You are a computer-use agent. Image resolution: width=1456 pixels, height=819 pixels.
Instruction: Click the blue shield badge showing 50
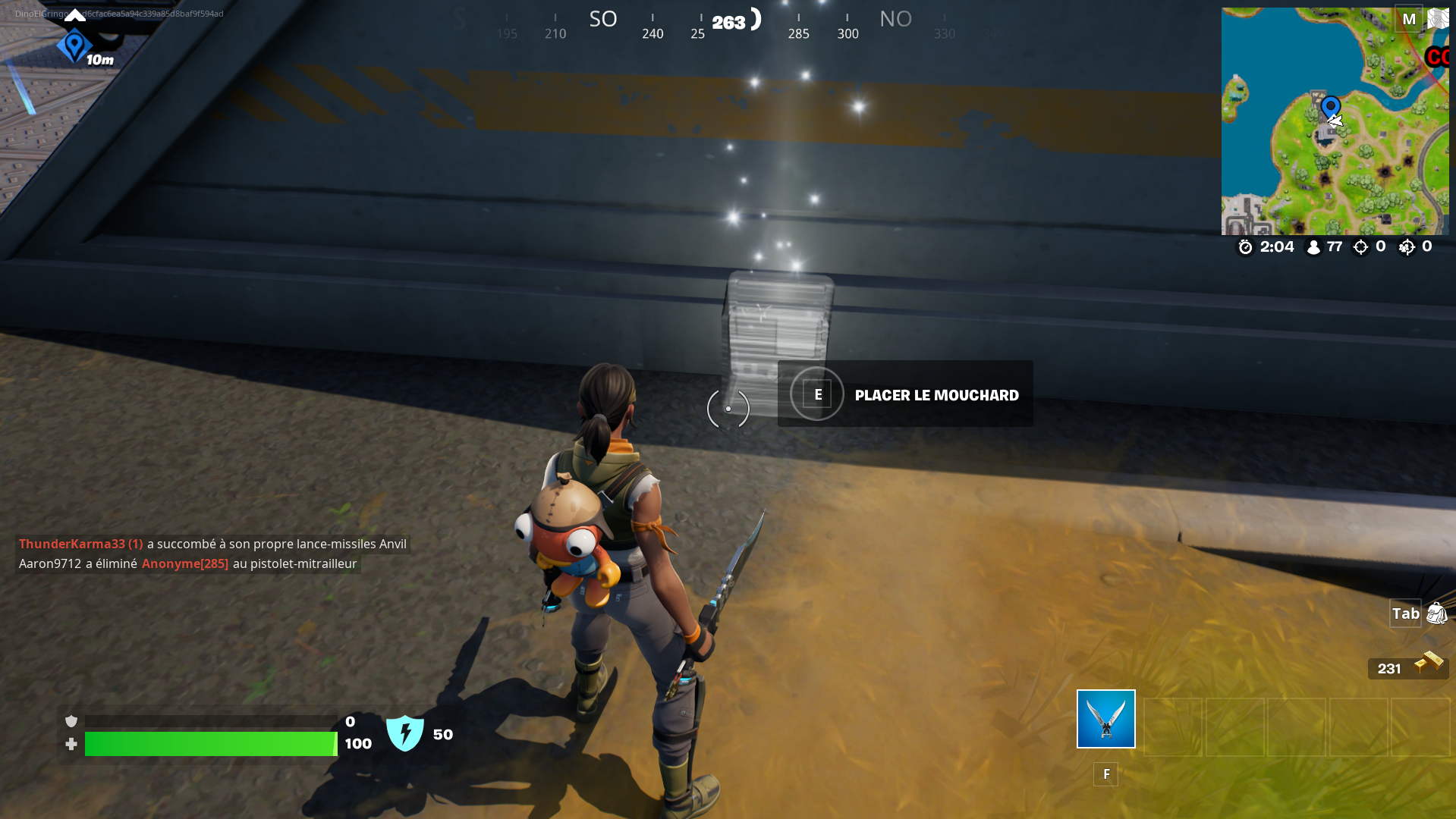pos(405,733)
